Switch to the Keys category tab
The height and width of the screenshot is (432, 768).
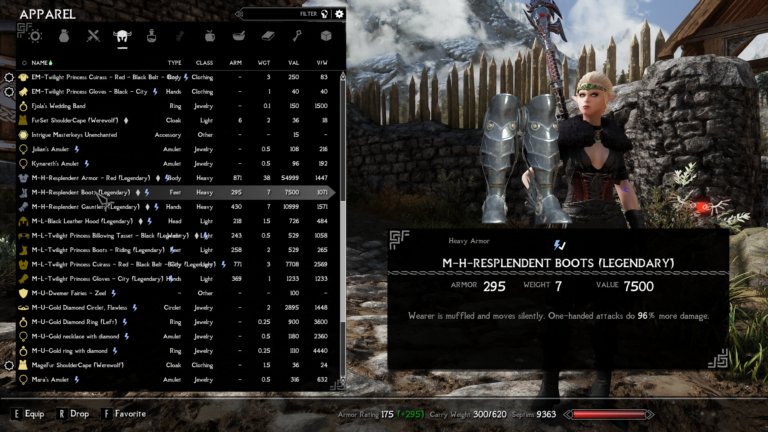(296, 36)
